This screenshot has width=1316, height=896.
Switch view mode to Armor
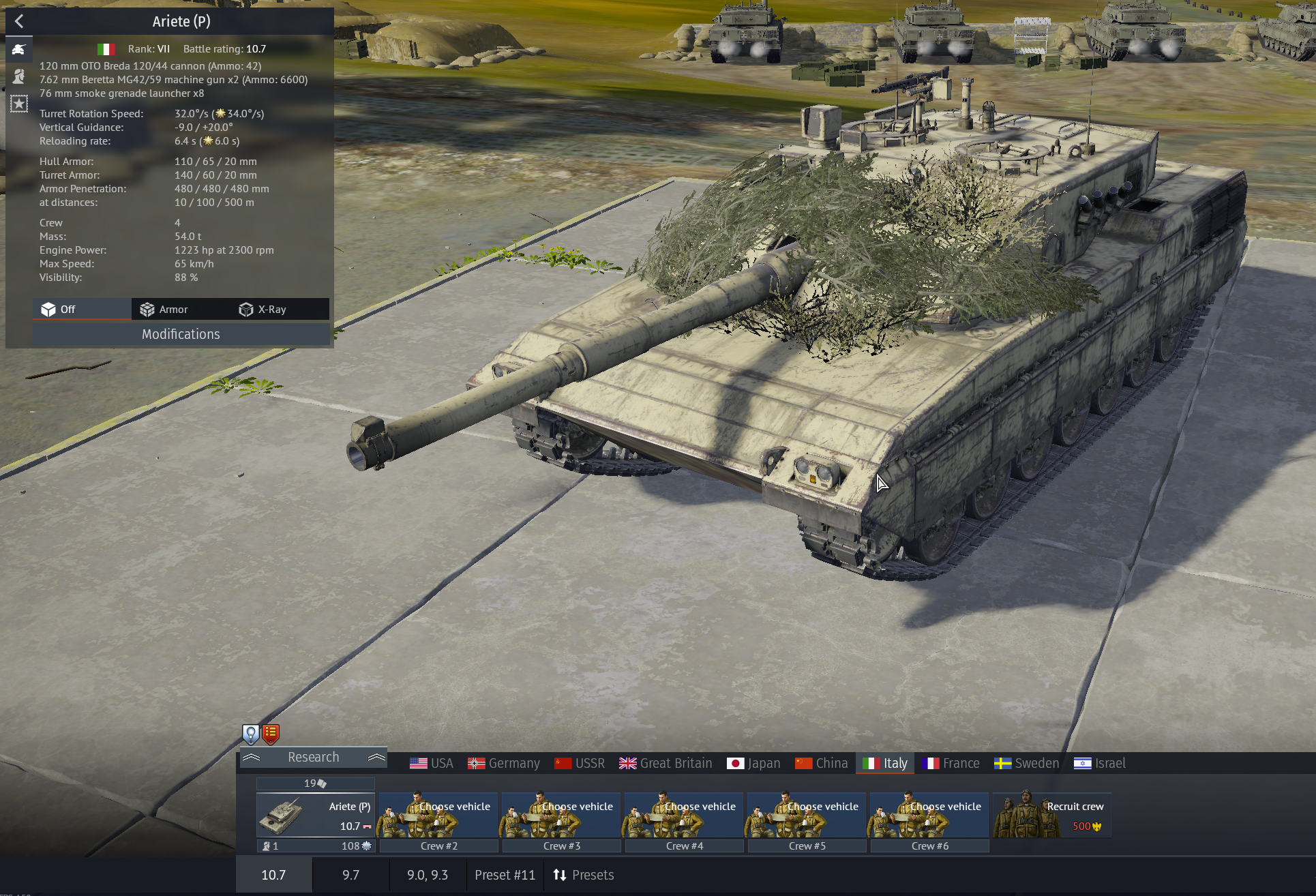(164, 310)
